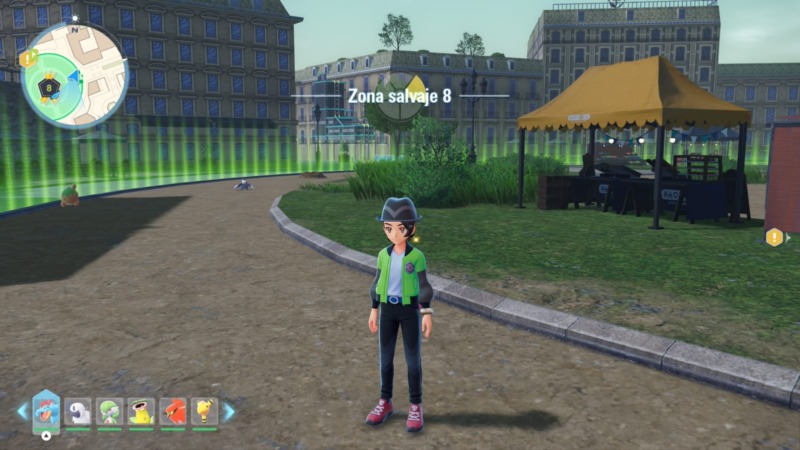800x450 pixels.
Task: Click the right arrow beside the party bar
Action: tap(229, 411)
